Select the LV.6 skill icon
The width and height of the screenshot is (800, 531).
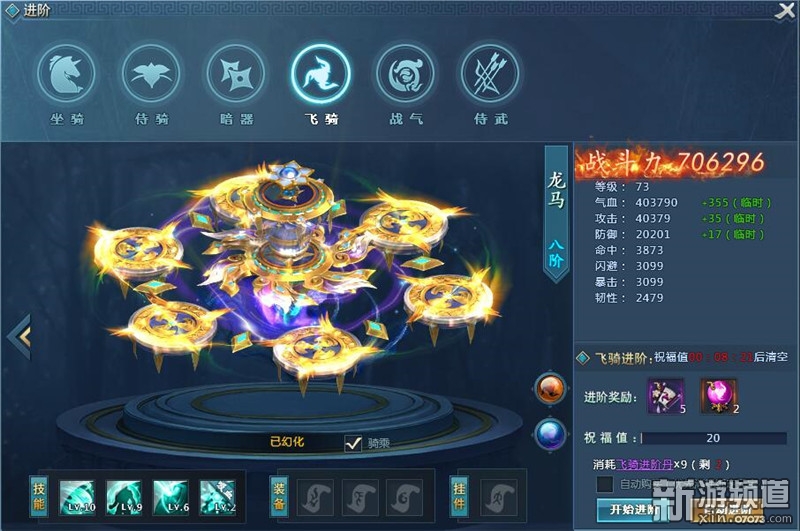(x=170, y=496)
